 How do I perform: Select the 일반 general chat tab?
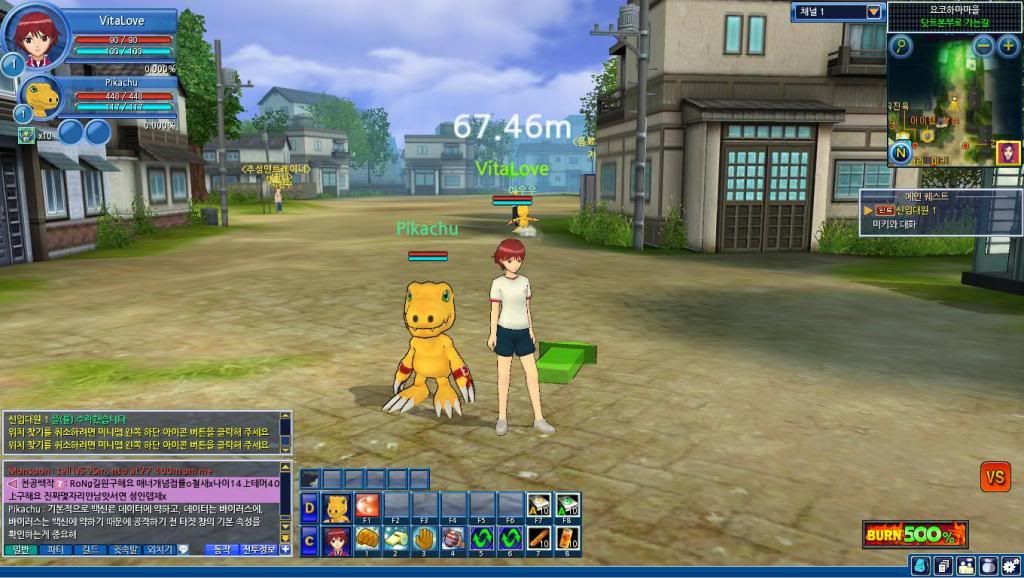(20, 550)
